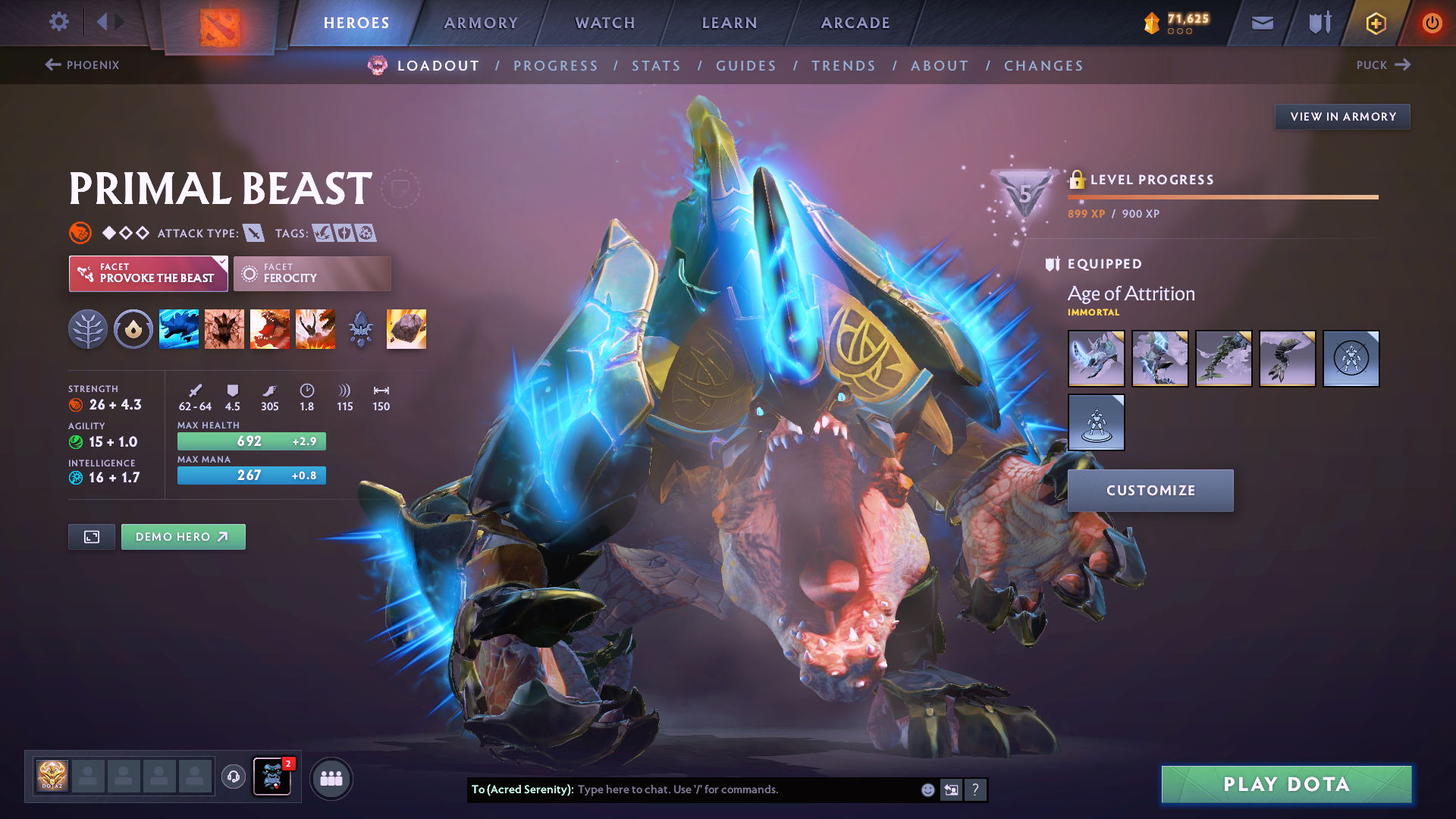Go to next hero Puck

click(1383, 65)
